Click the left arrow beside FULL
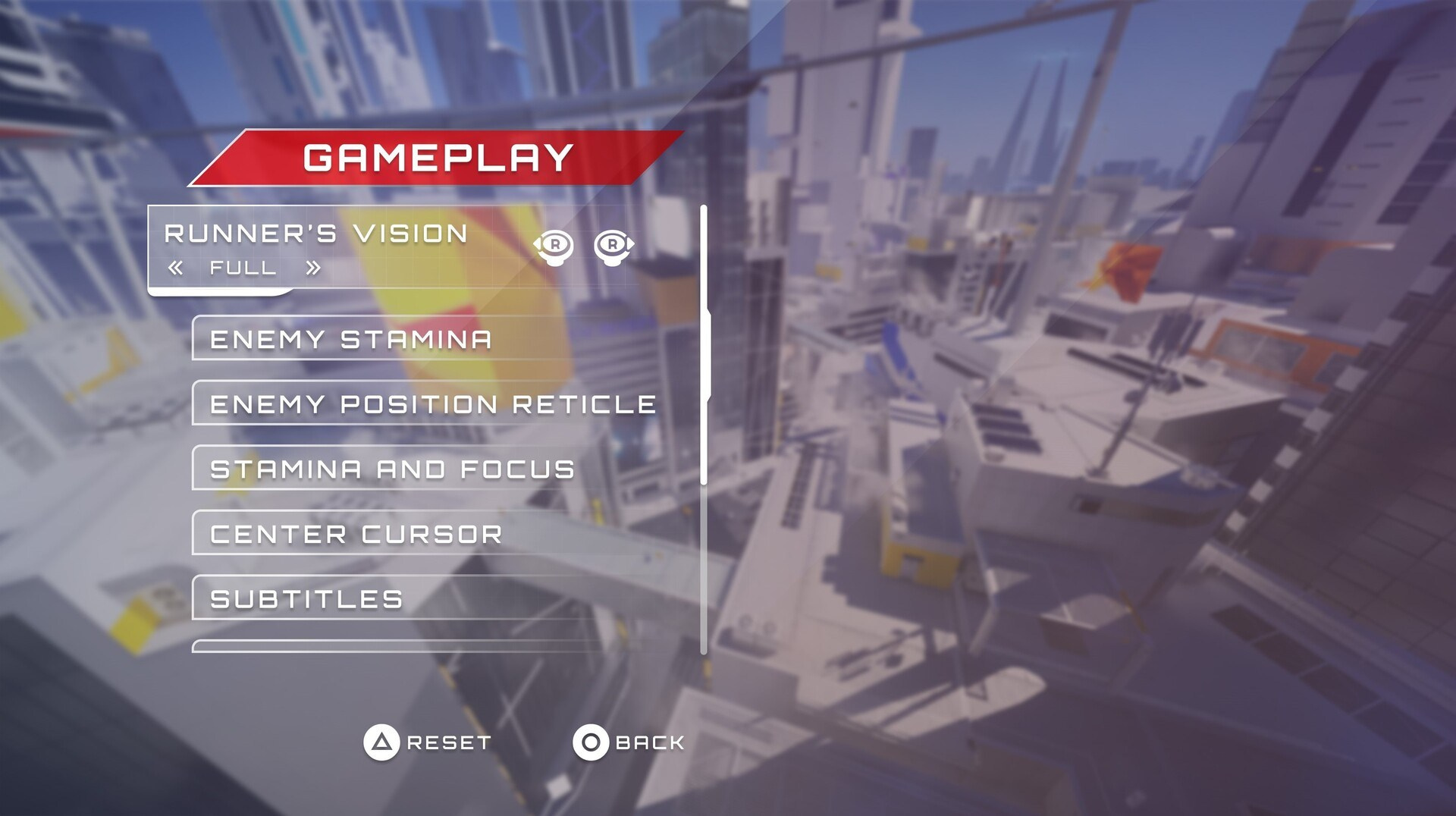This screenshot has height=816, width=1456. coord(176,268)
